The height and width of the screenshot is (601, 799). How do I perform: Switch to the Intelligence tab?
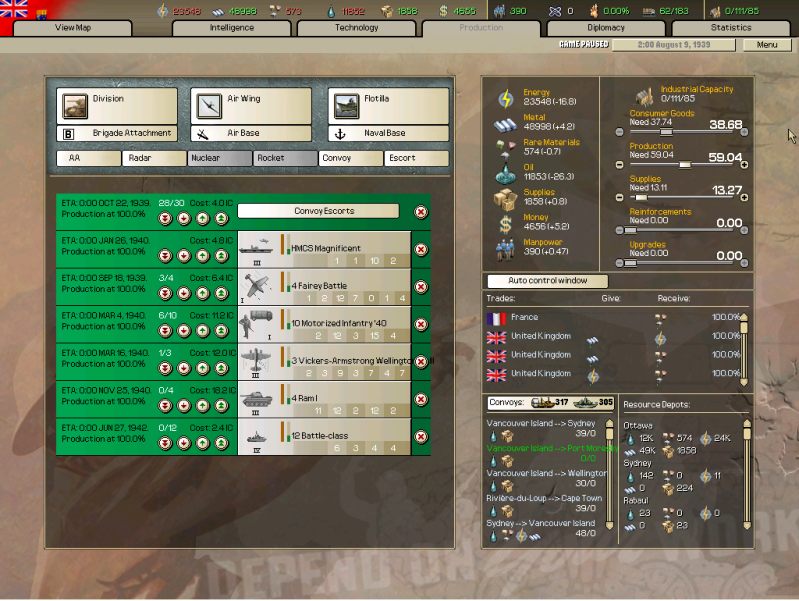pos(232,28)
